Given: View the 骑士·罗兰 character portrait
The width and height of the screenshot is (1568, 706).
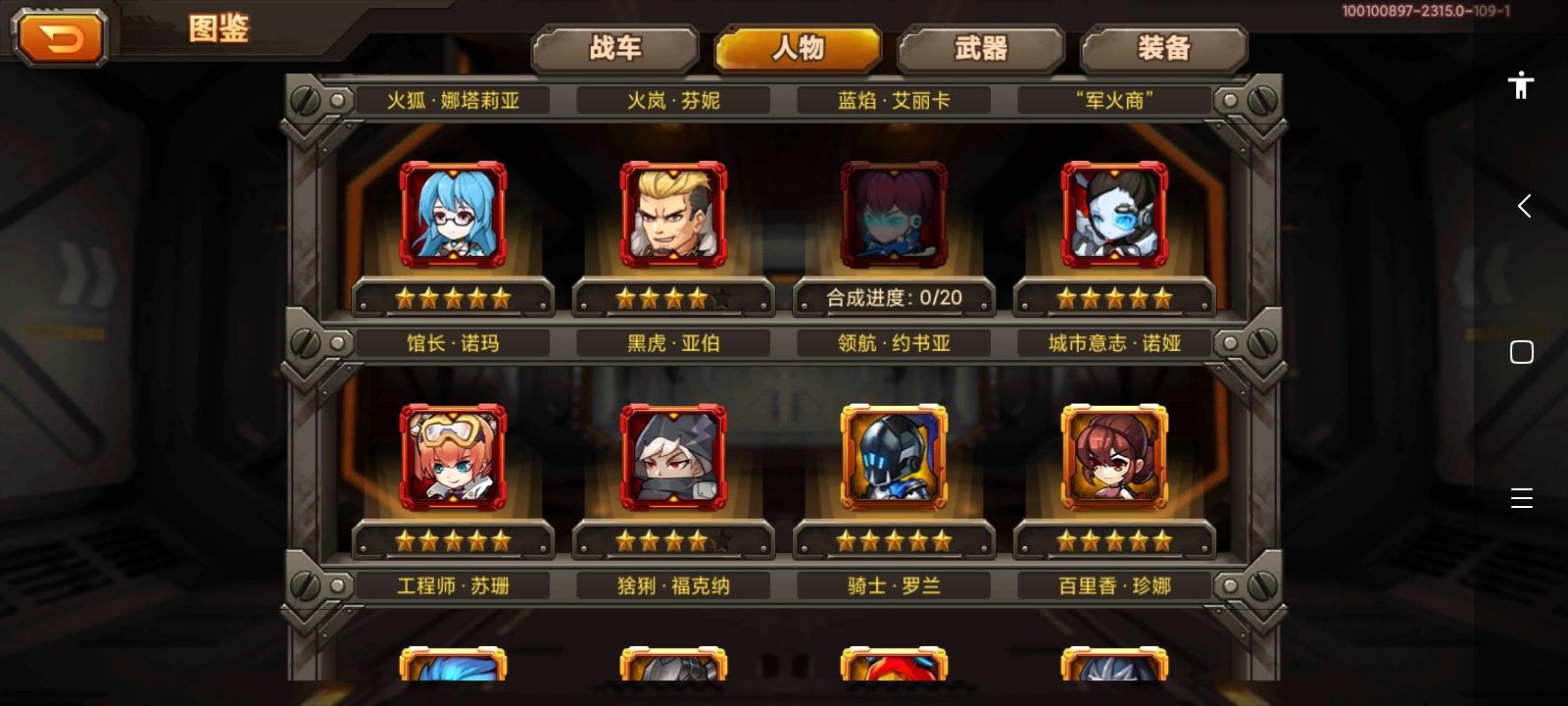Looking at the screenshot, I should pyautogui.click(x=894, y=456).
